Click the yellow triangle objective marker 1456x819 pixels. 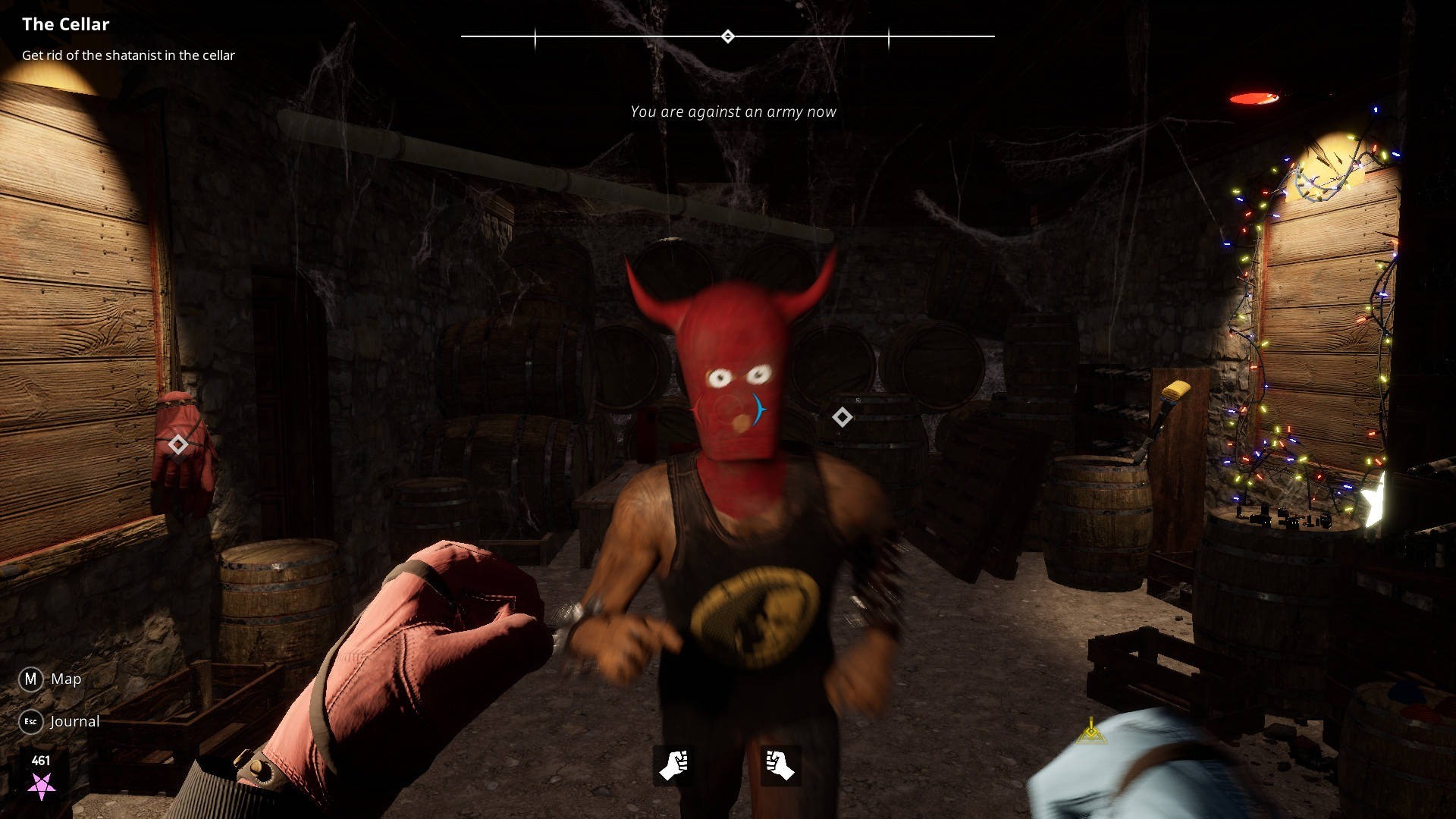click(x=1090, y=731)
